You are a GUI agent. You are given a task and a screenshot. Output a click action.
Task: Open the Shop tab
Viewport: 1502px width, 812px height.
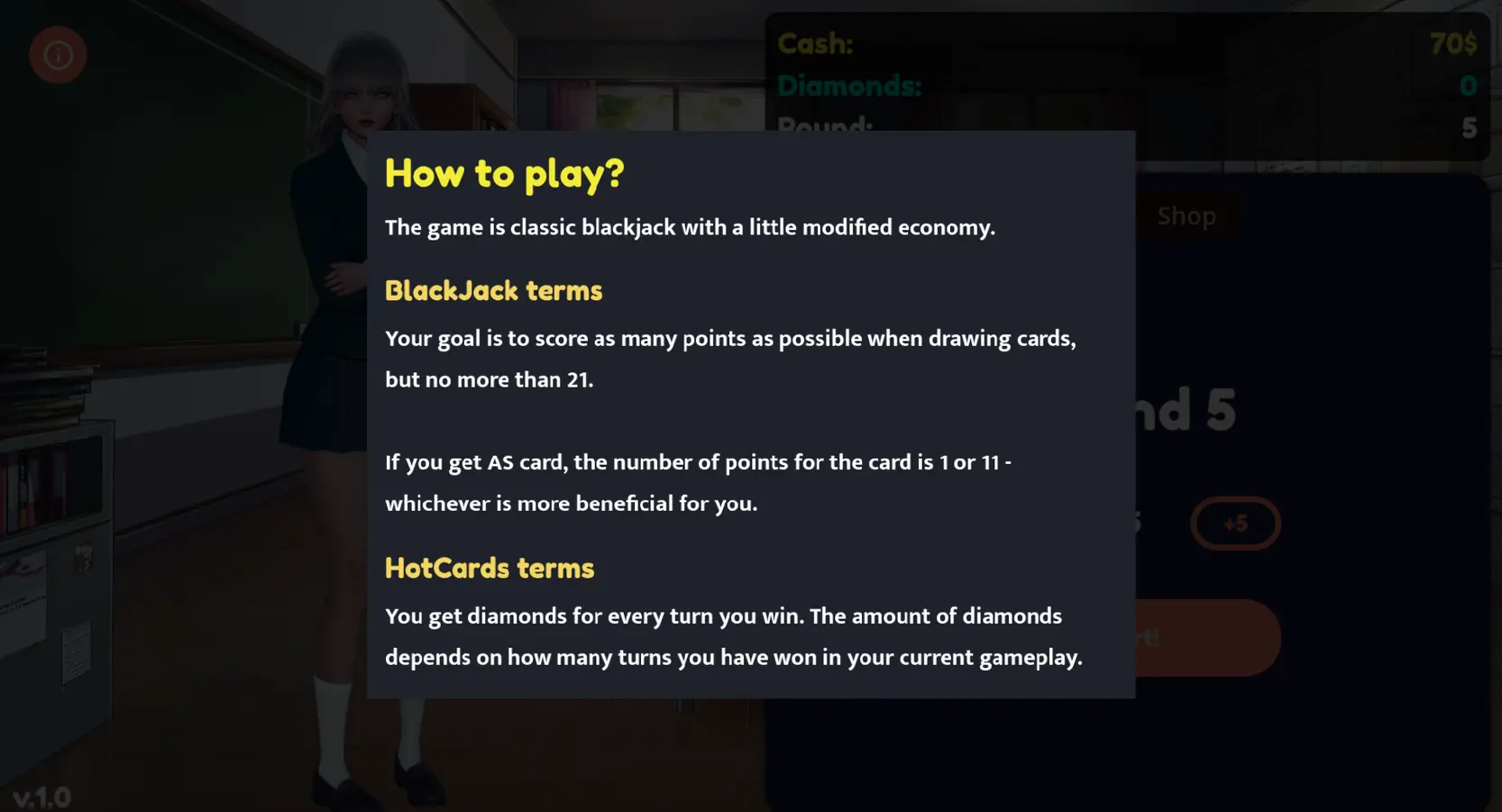pyautogui.click(x=1186, y=216)
